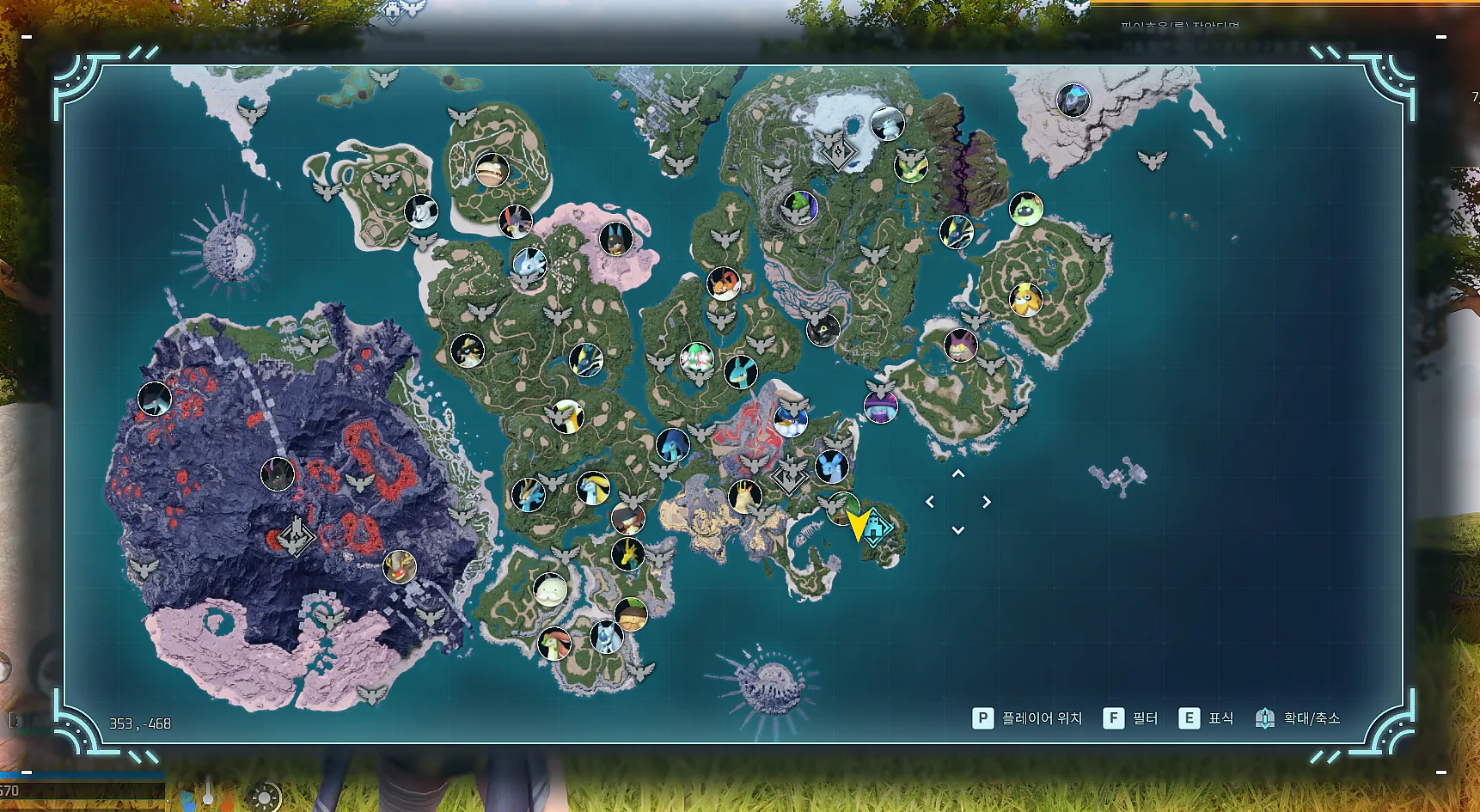Click the dark horned boss on volcanic island
Viewport: 1480px width, 812px height.
click(x=277, y=473)
